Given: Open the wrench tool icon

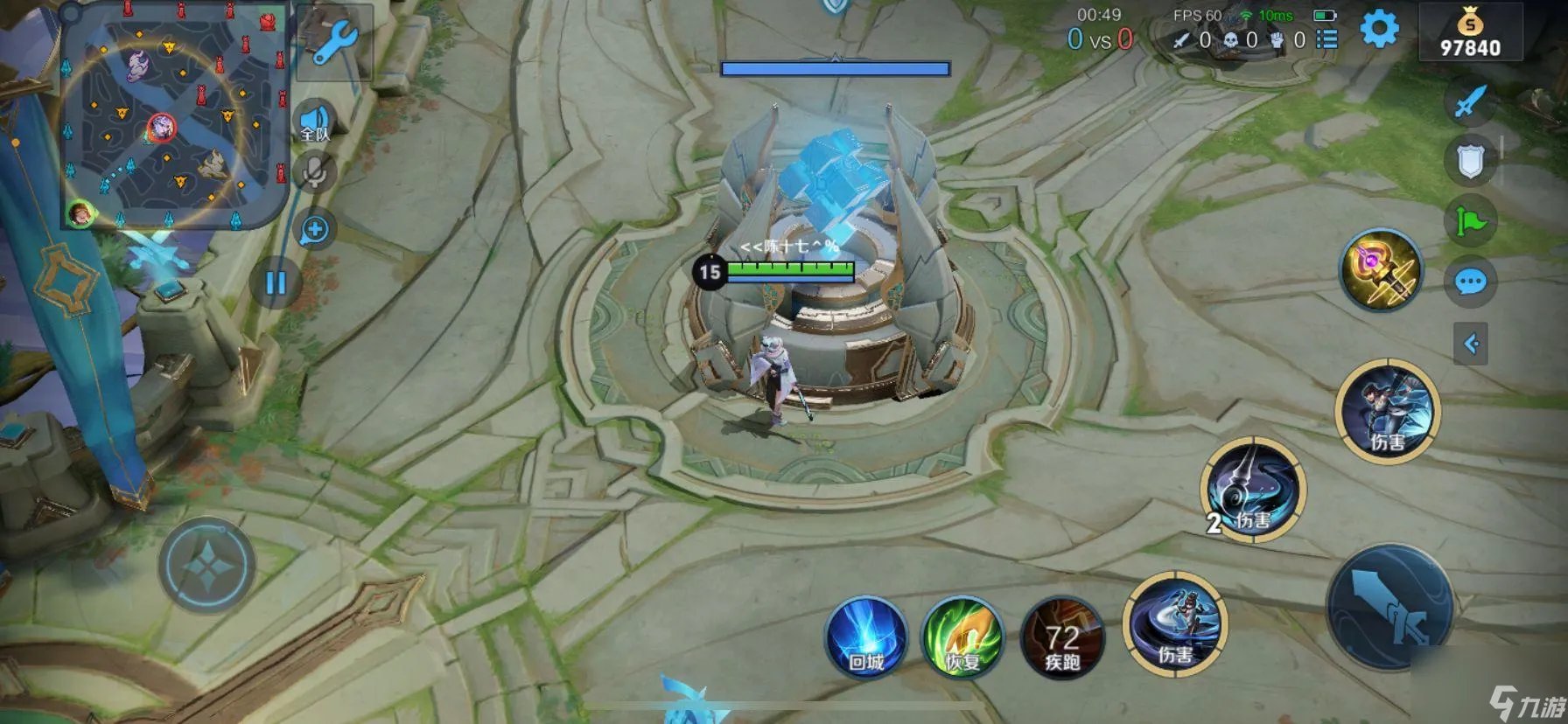Looking at the screenshot, I should [x=333, y=42].
